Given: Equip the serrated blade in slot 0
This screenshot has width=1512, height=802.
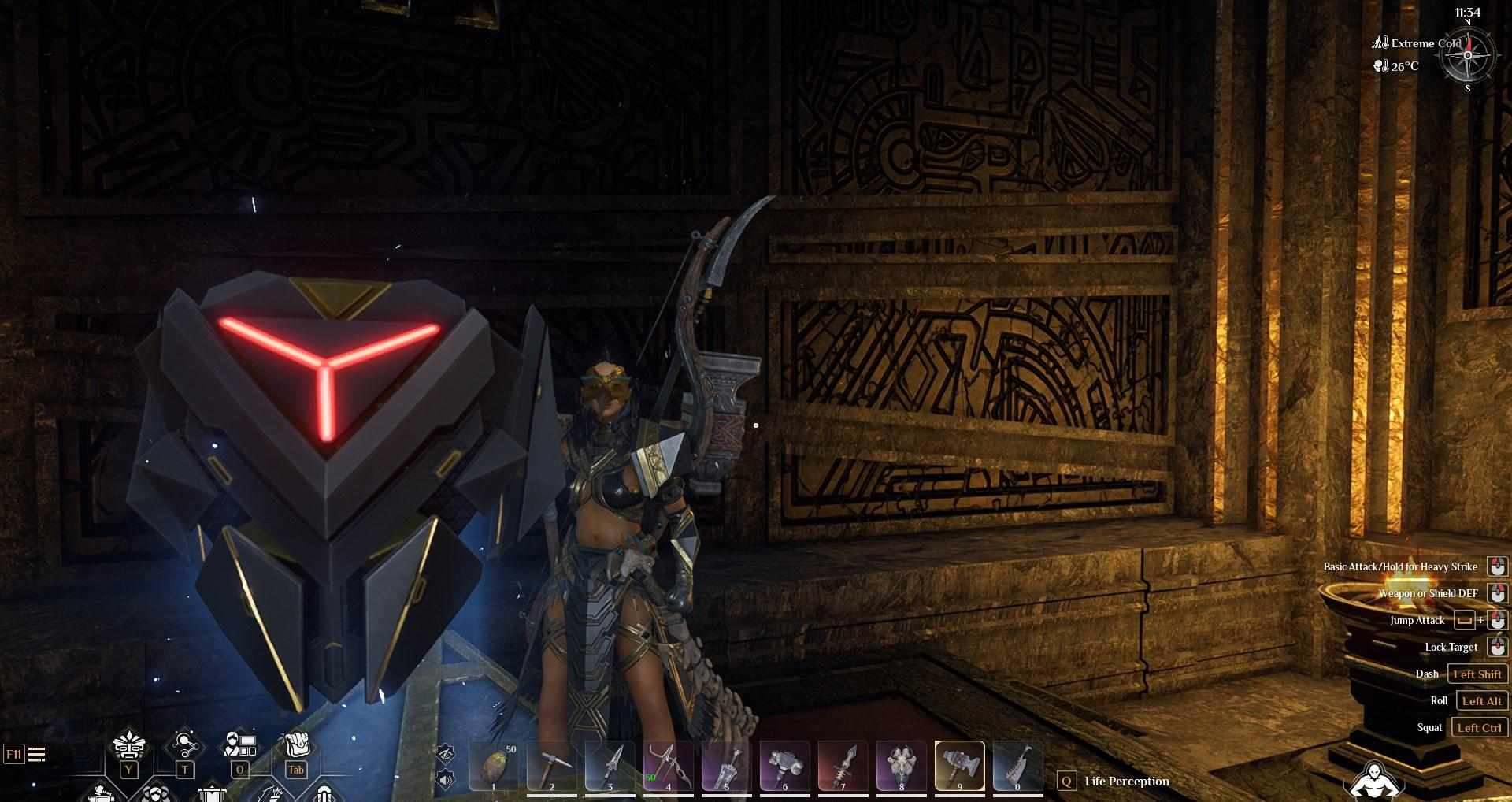Looking at the screenshot, I should tap(1017, 766).
